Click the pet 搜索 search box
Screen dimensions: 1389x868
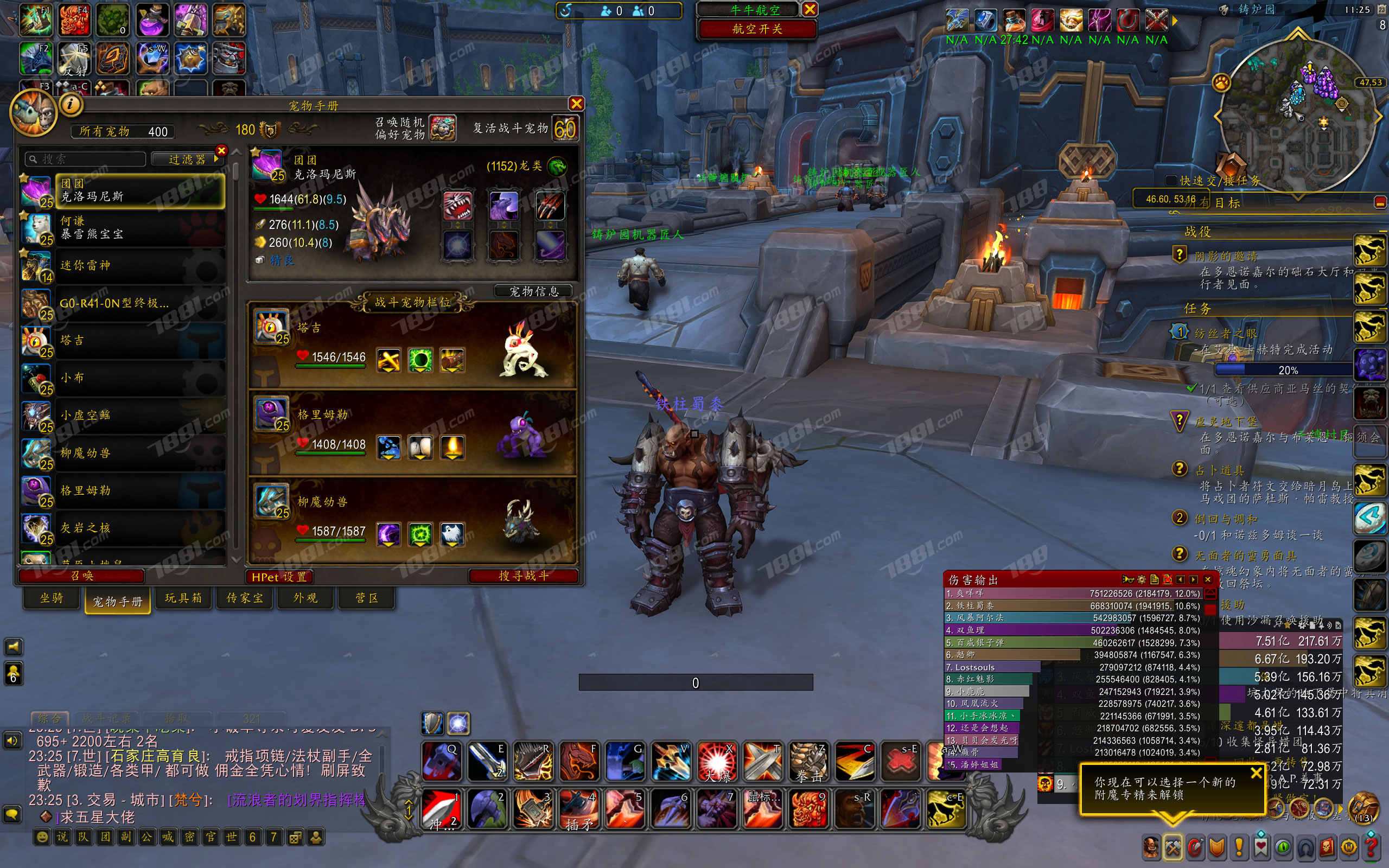pos(86,159)
